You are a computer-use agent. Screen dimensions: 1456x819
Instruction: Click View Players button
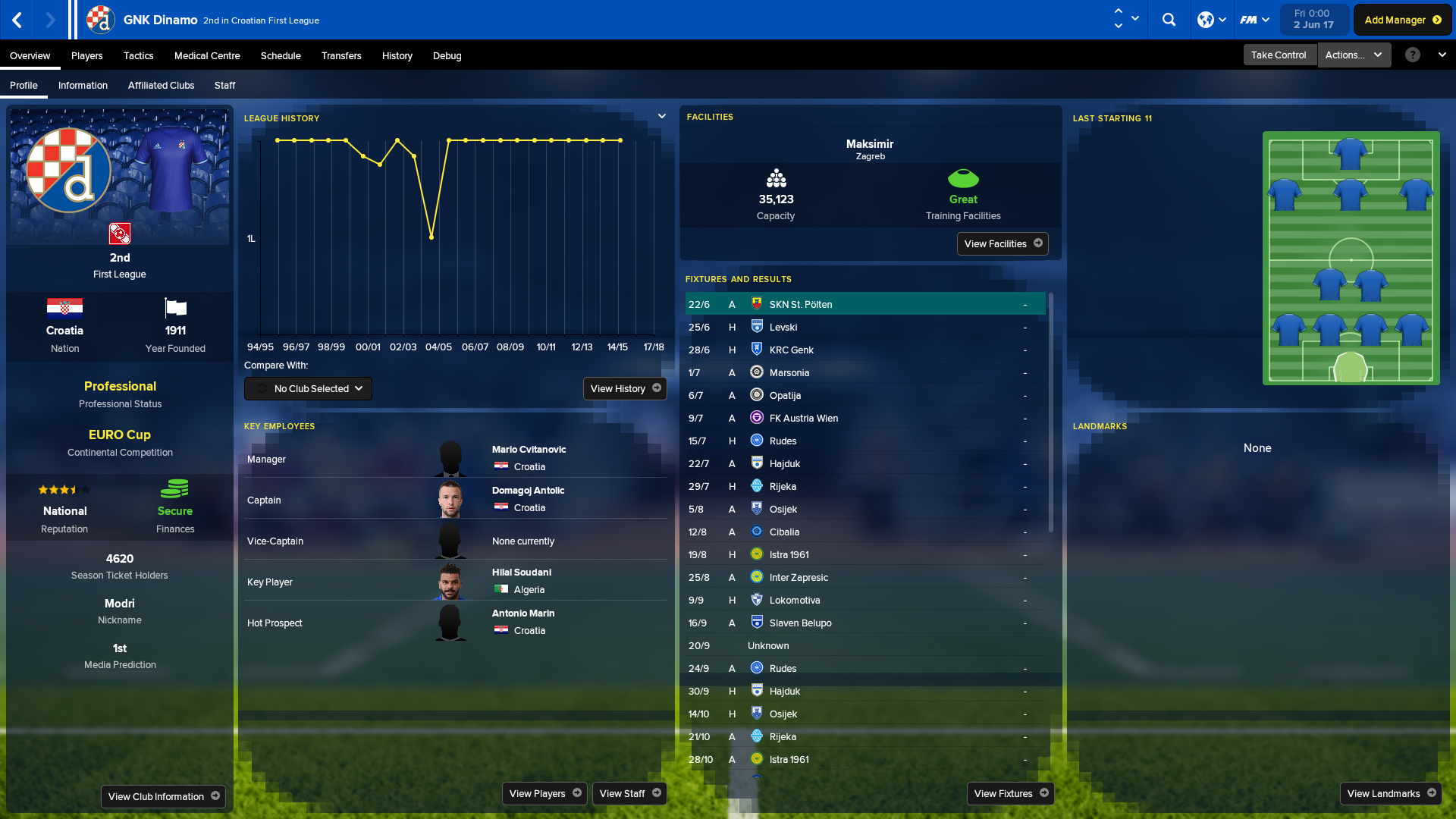[x=544, y=793]
